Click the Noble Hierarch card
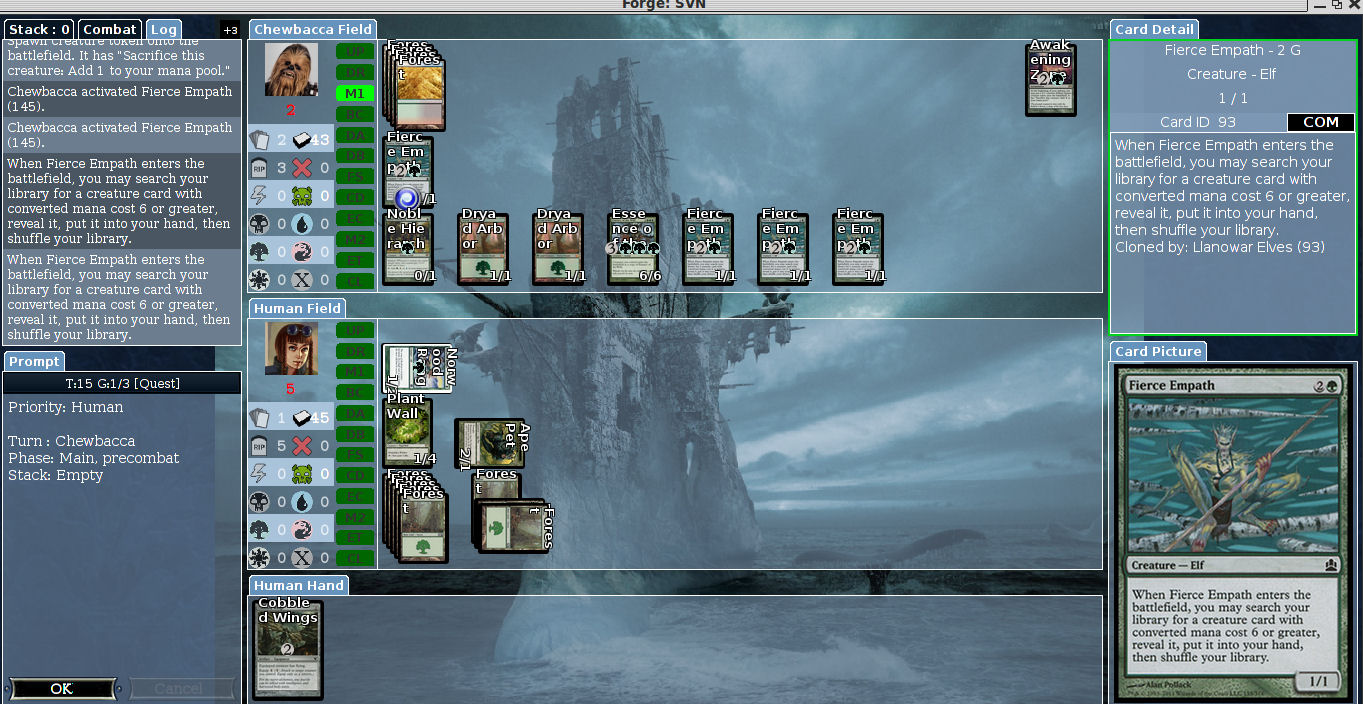 [408, 248]
